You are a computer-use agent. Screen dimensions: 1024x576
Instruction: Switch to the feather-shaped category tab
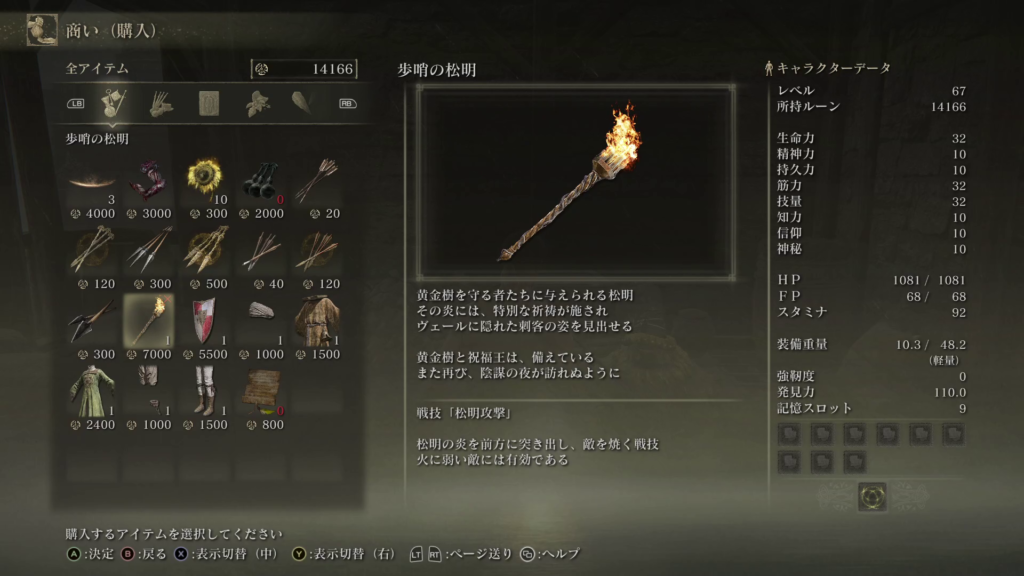click(302, 102)
